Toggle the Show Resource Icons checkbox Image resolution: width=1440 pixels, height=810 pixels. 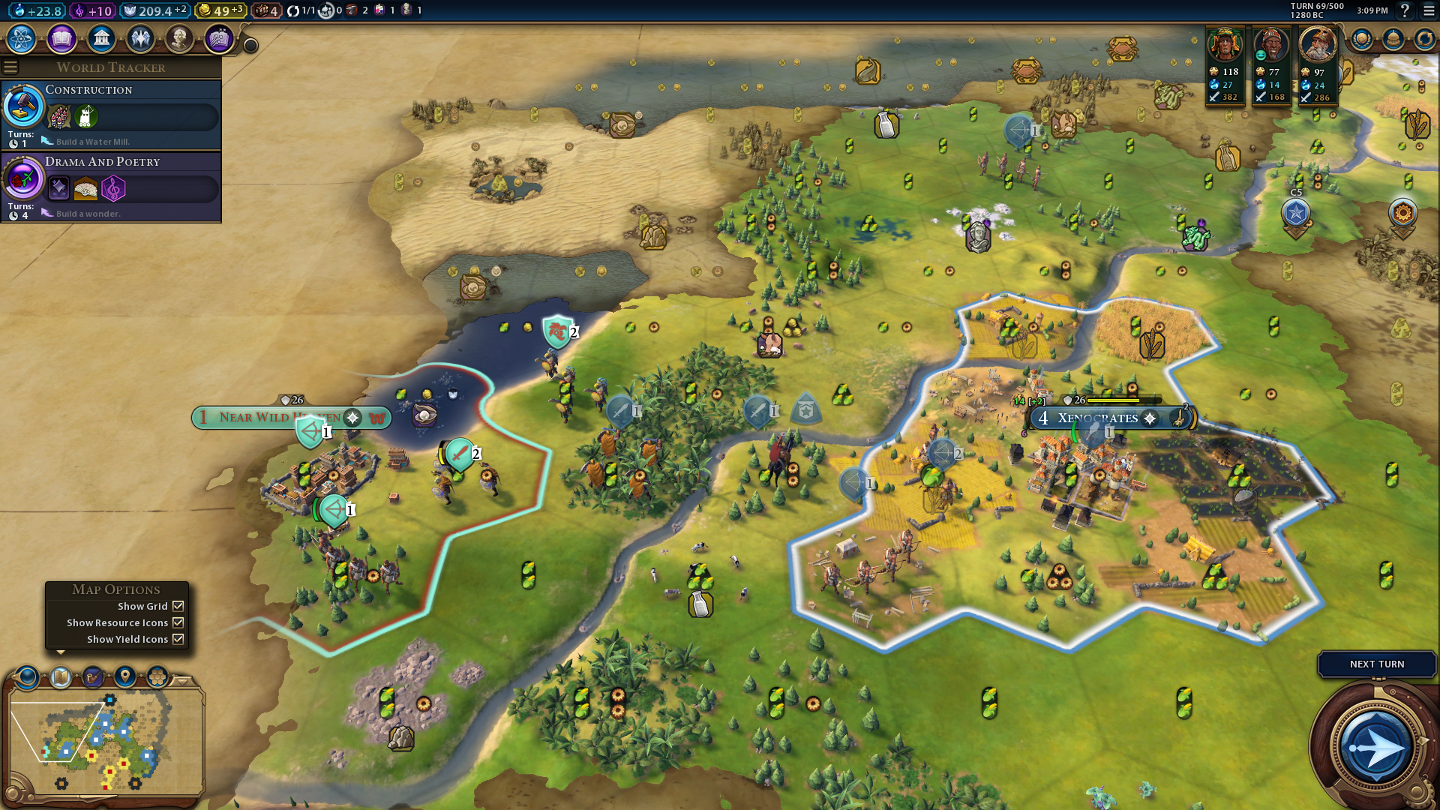point(178,623)
